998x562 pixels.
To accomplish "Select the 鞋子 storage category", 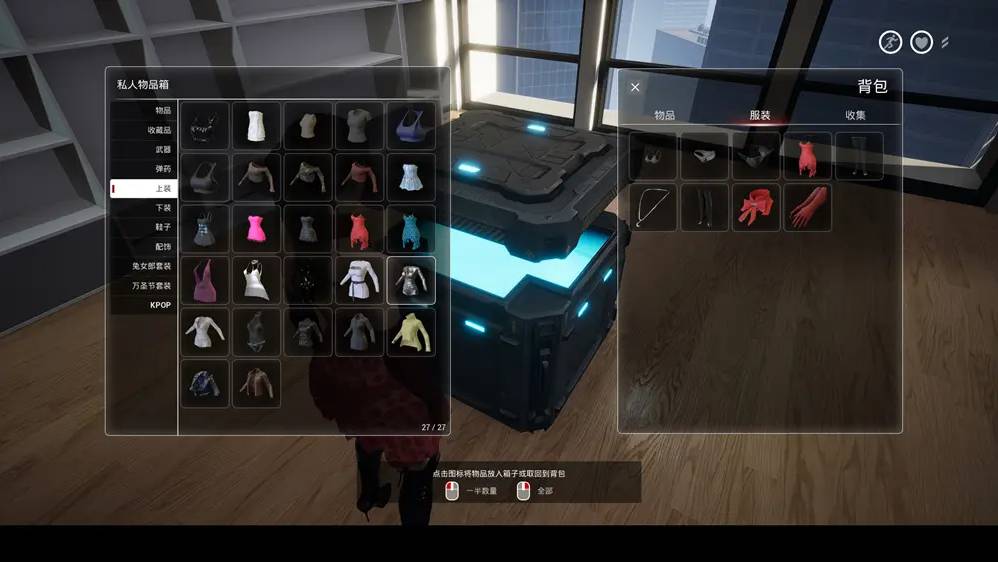I will point(144,227).
